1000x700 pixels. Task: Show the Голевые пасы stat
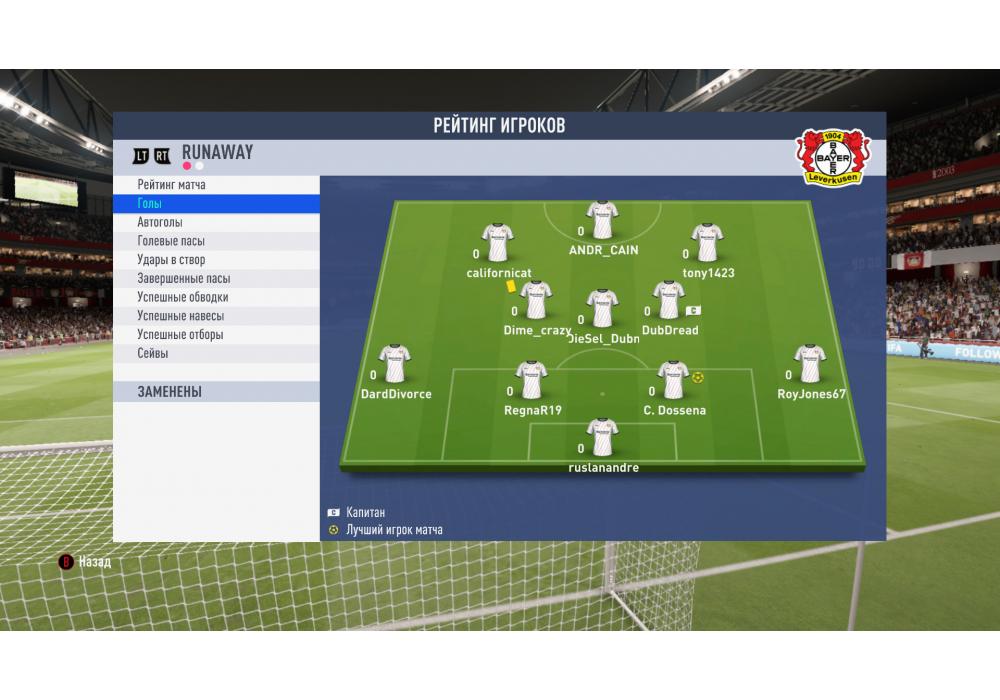[216, 241]
